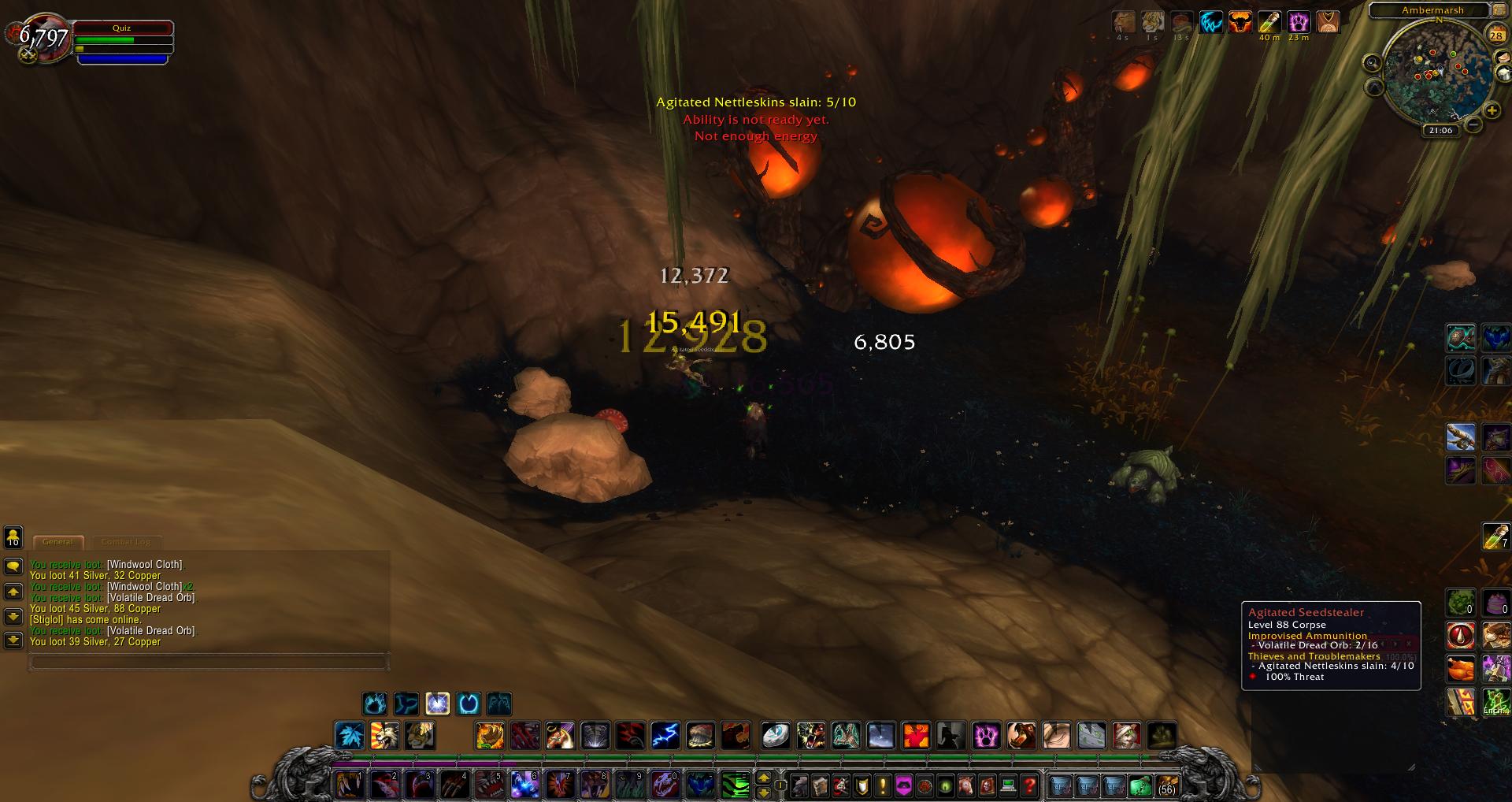Use the blue lightning bolt ability
The height and width of the screenshot is (802, 1512).
pyautogui.click(x=665, y=736)
